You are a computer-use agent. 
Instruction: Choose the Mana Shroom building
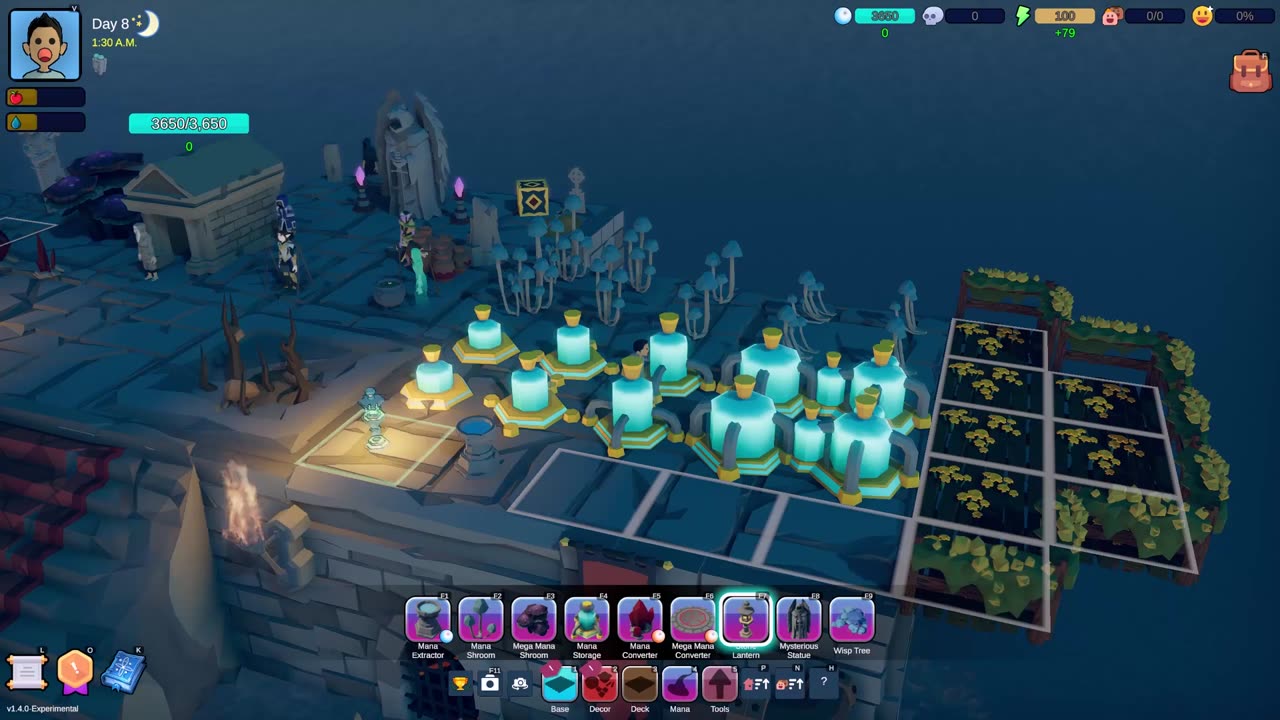481,619
